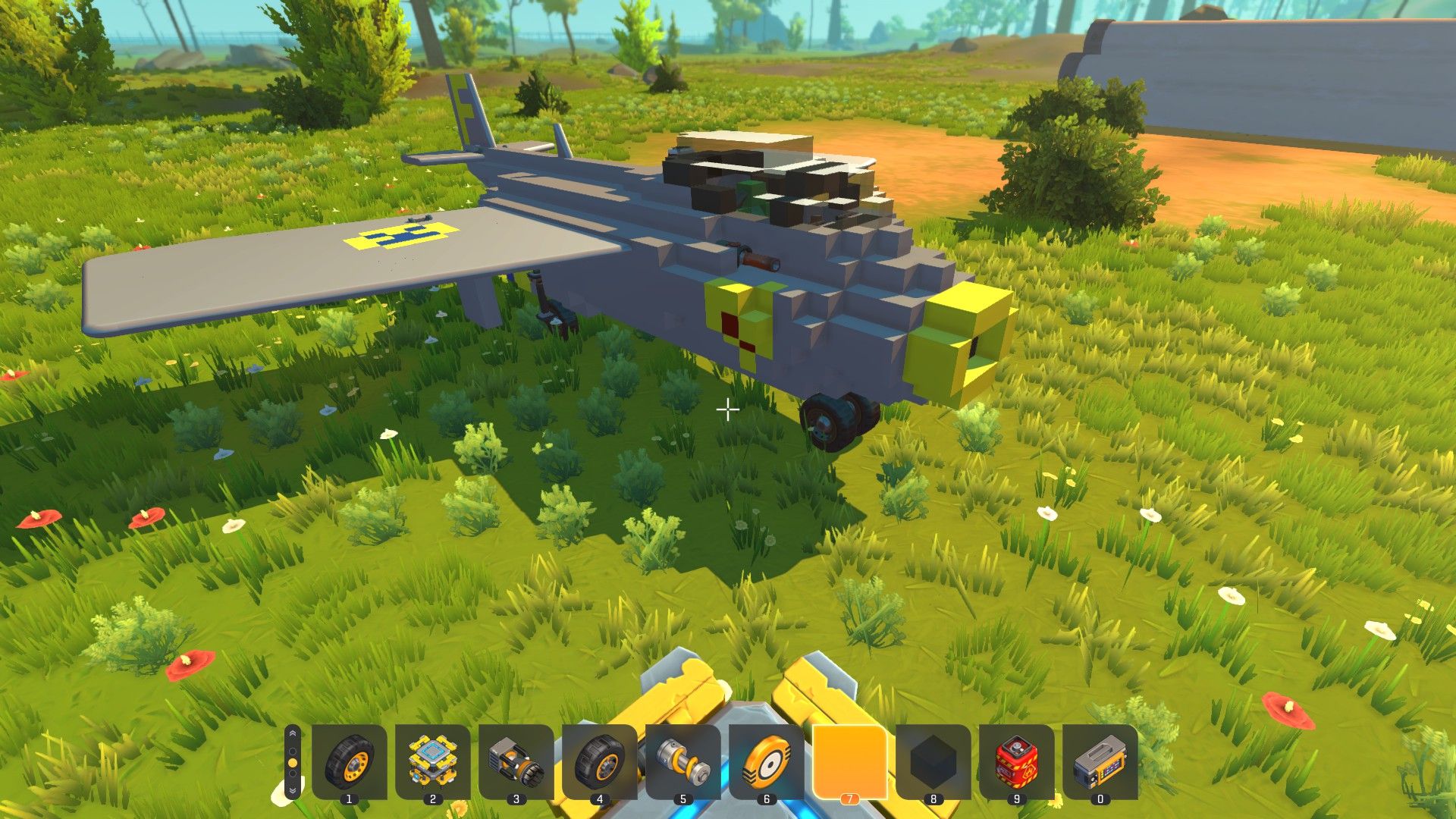This screenshot has height=819, width=1456.
Task: Select the controller part in slot 2
Action: [431, 762]
